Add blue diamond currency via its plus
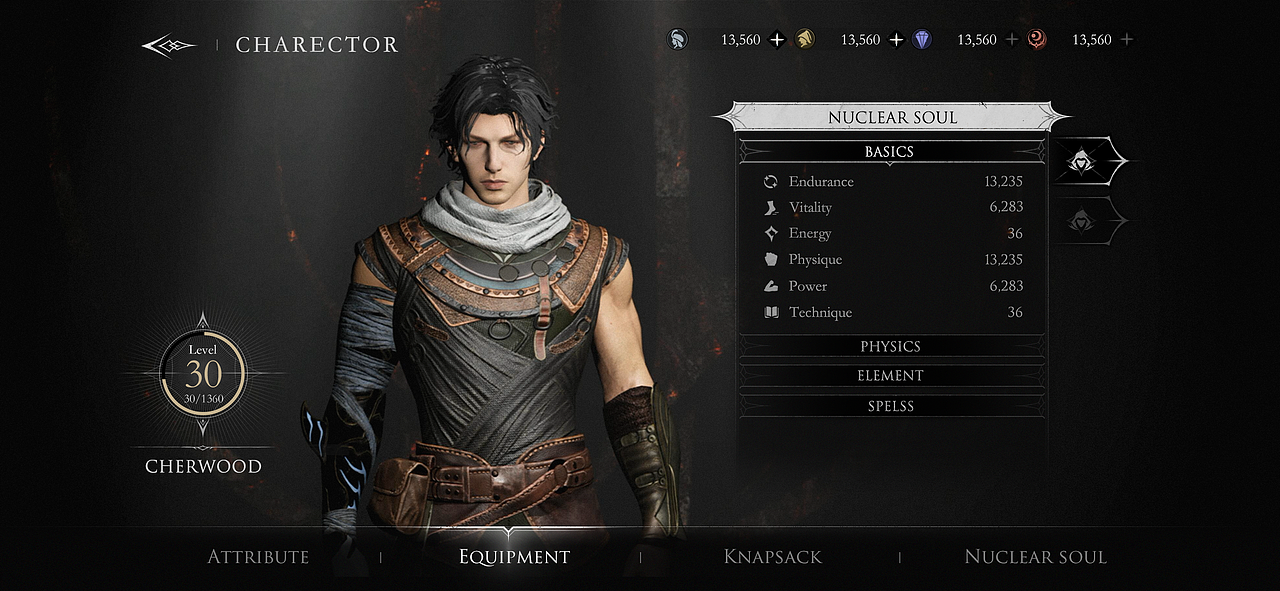1280x591 pixels. point(1012,40)
